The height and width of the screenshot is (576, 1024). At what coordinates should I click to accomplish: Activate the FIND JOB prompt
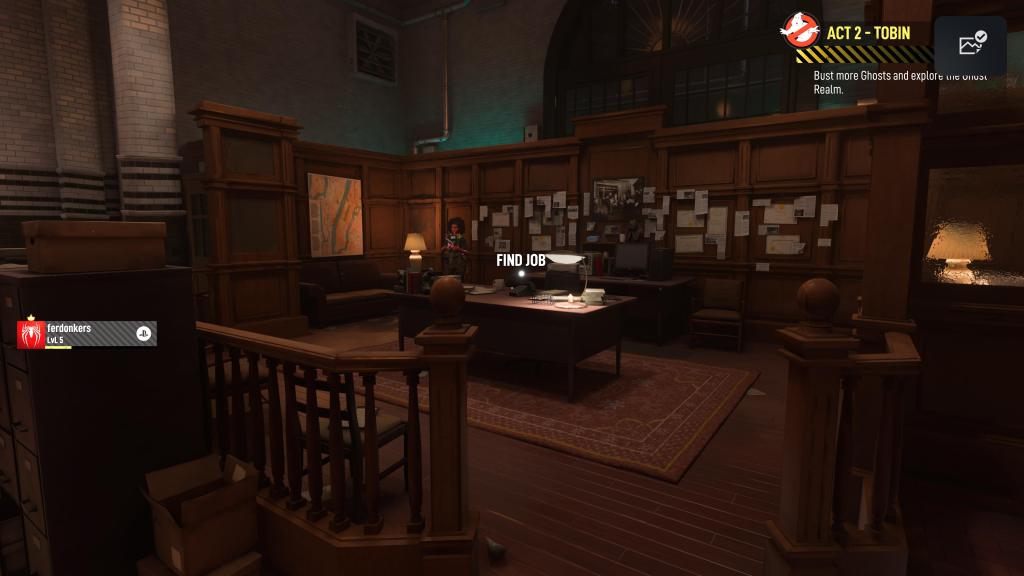click(520, 260)
